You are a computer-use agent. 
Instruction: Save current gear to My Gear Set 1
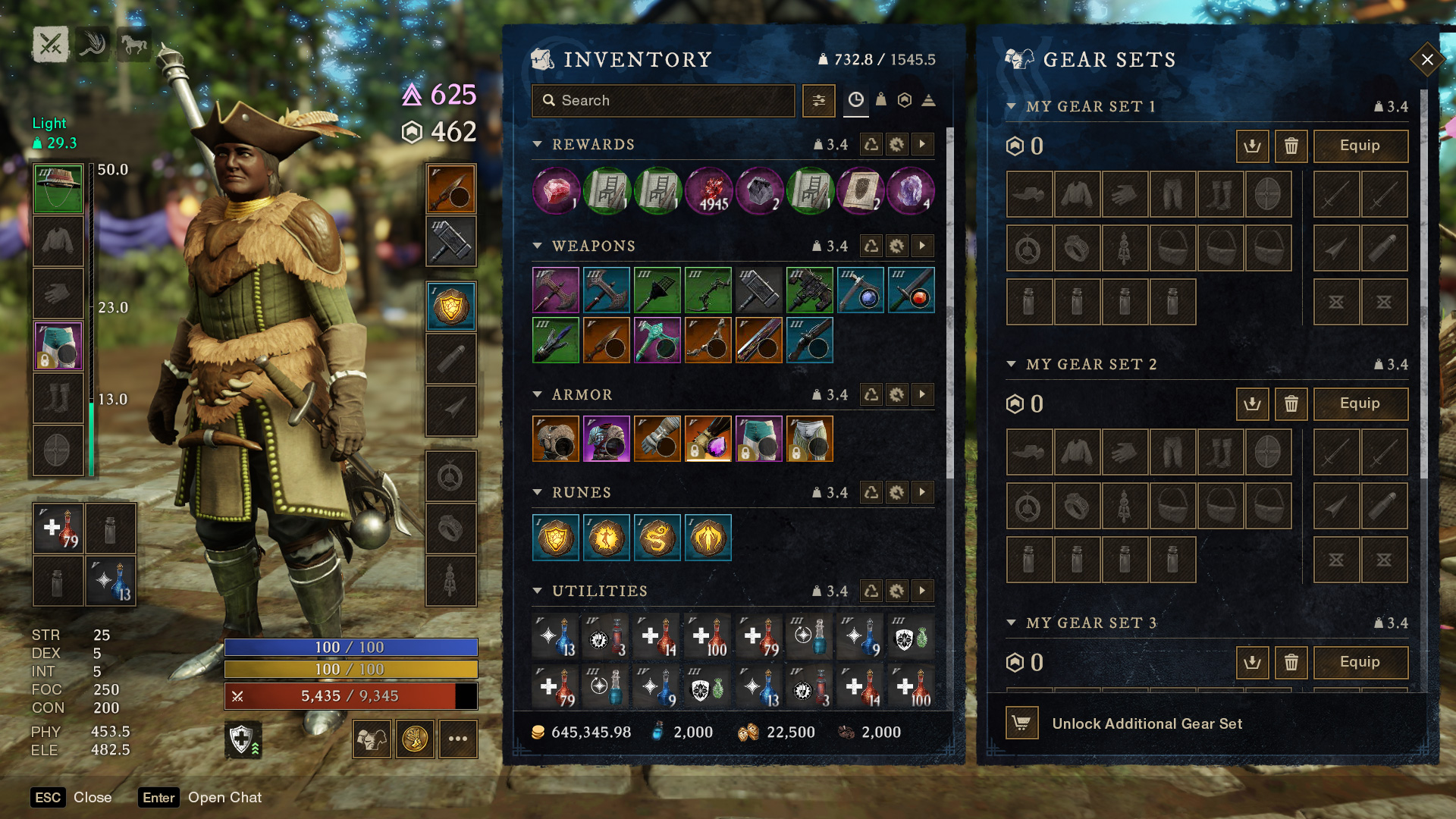tap(1252, 146)
